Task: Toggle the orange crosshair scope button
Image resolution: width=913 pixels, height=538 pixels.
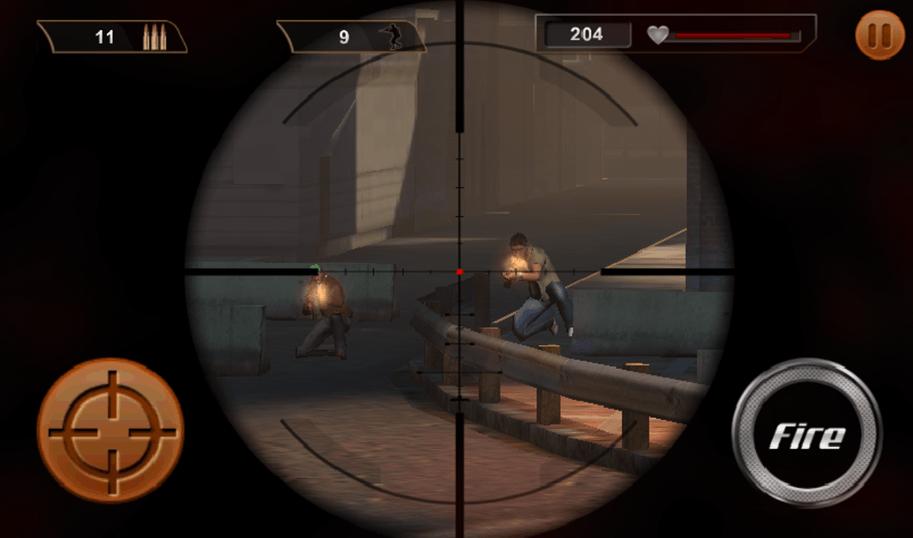Action: (x=111, y=431)
